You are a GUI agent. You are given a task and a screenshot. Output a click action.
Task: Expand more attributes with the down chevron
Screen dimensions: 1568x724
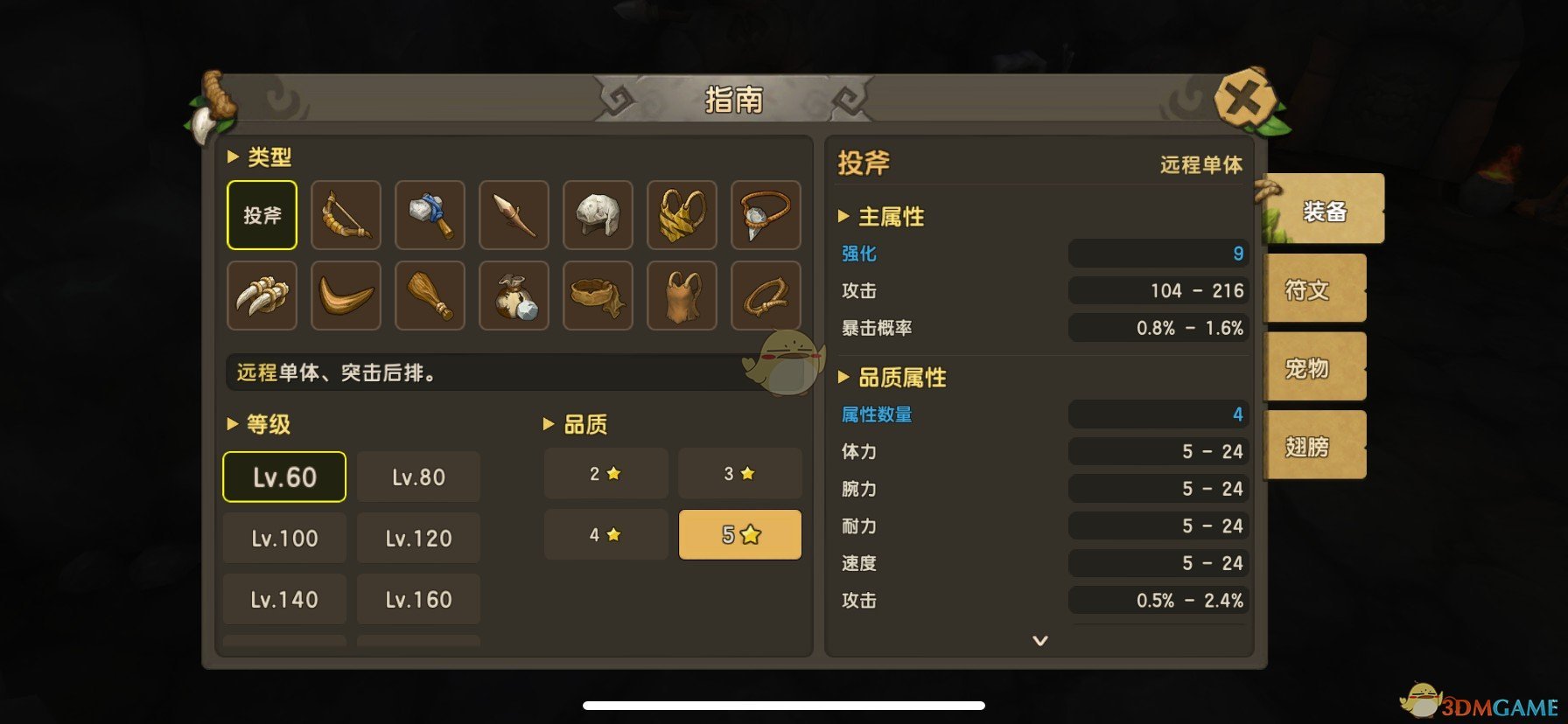coord(1039,641)
